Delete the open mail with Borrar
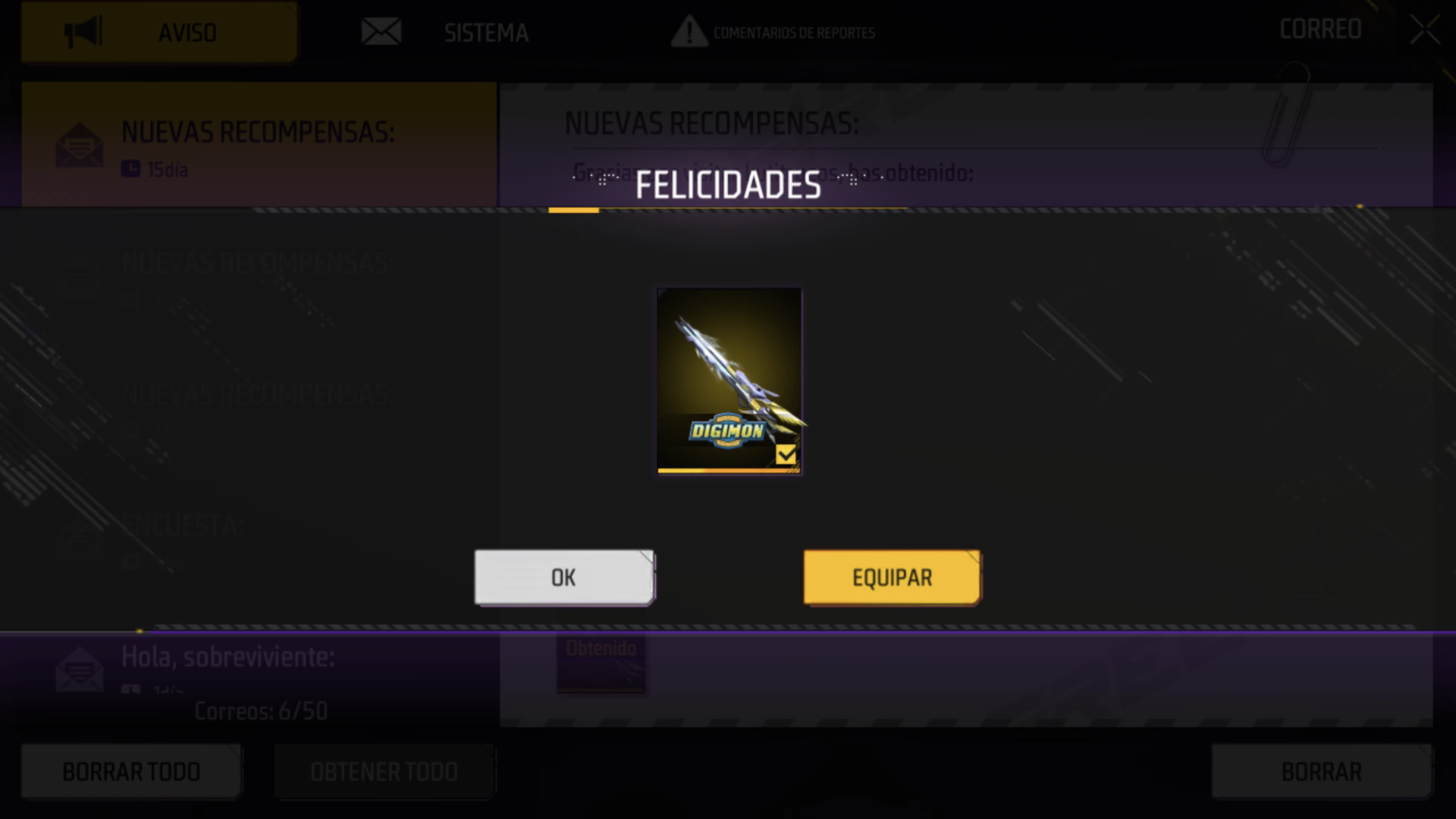Screen dimensions: 1456x819 coord(1321,771)
